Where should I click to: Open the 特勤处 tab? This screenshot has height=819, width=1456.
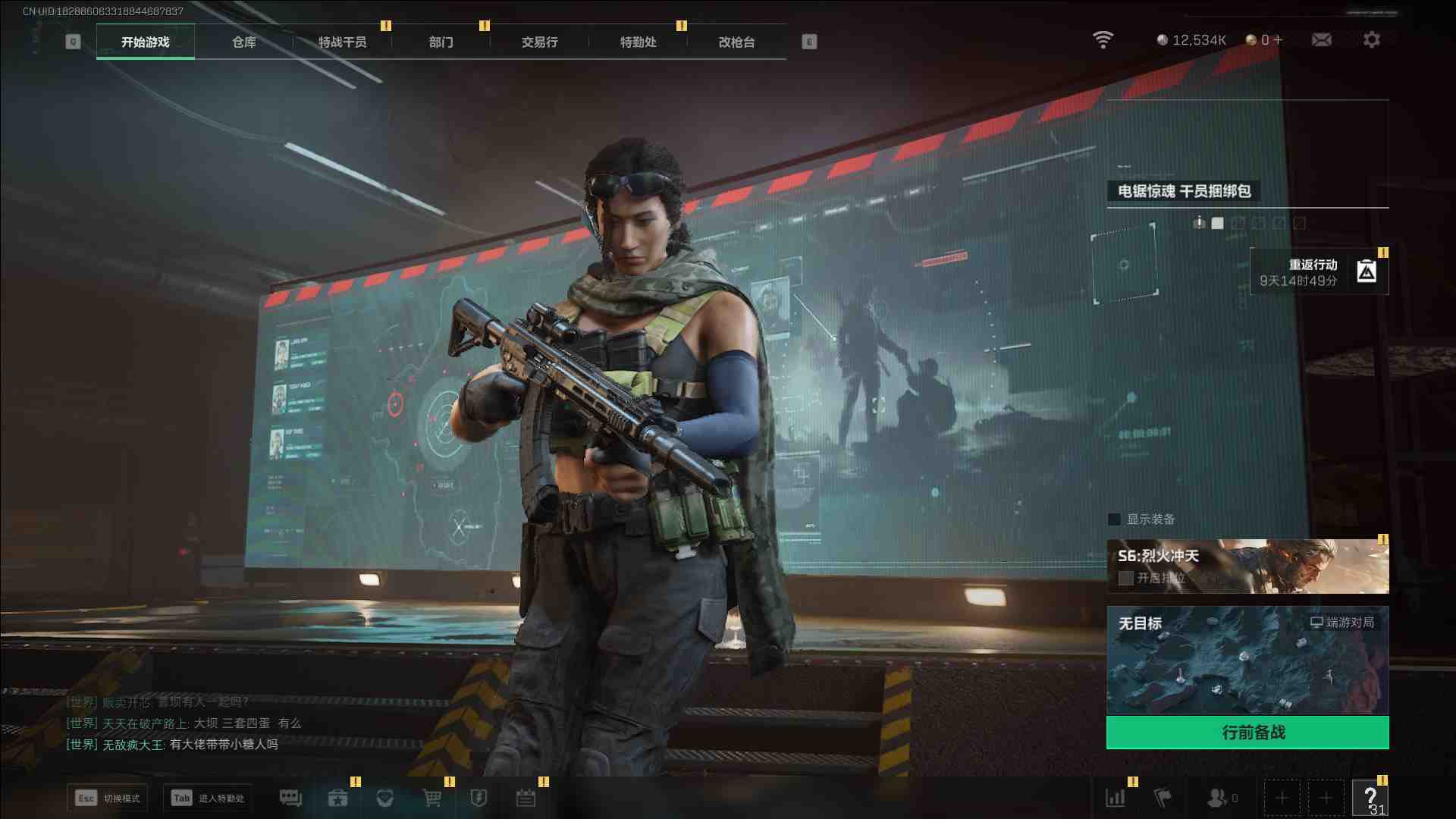[639, 42]
